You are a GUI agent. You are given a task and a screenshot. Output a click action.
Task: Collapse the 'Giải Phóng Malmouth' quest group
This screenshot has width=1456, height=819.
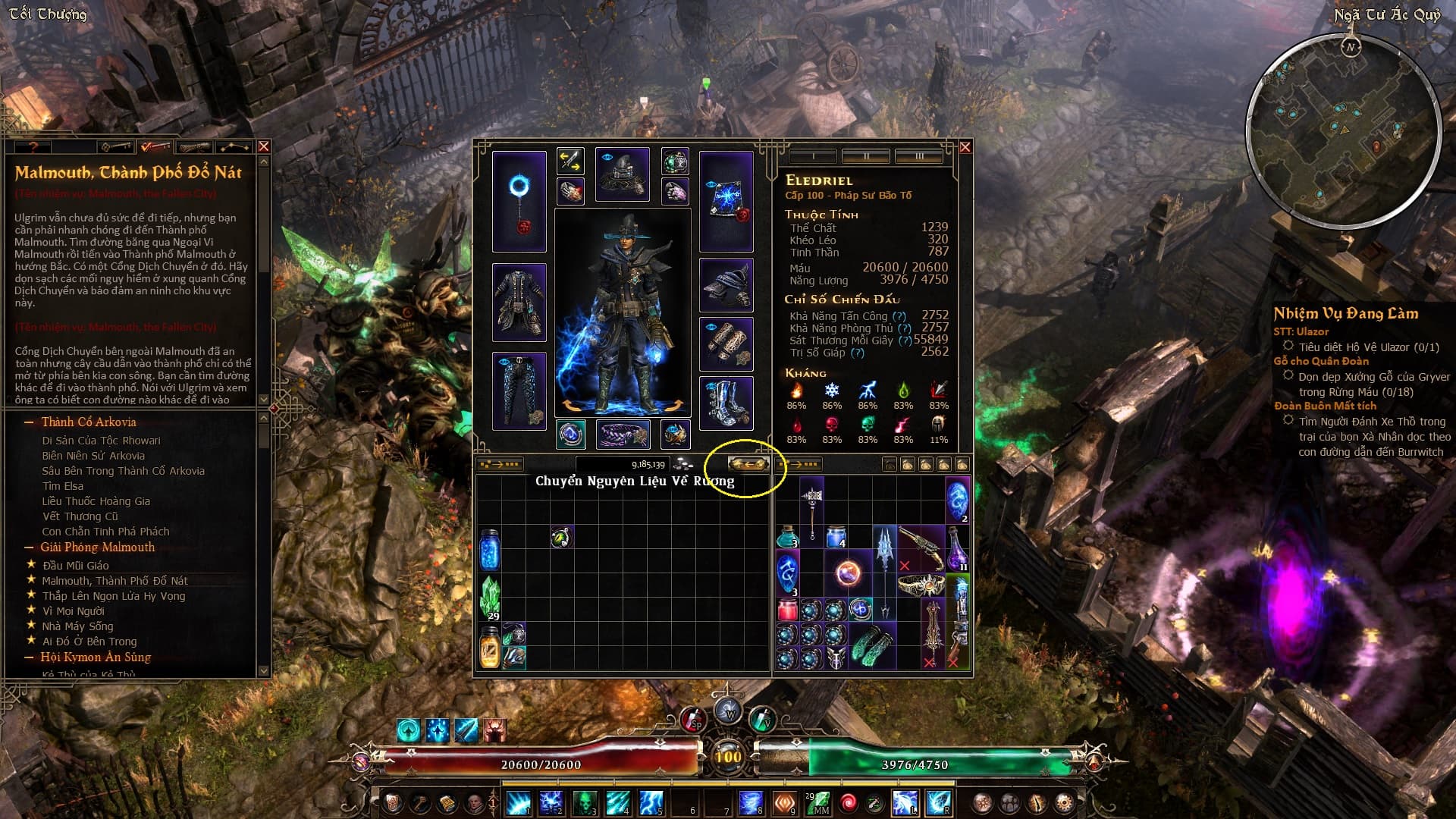point(29,548)
